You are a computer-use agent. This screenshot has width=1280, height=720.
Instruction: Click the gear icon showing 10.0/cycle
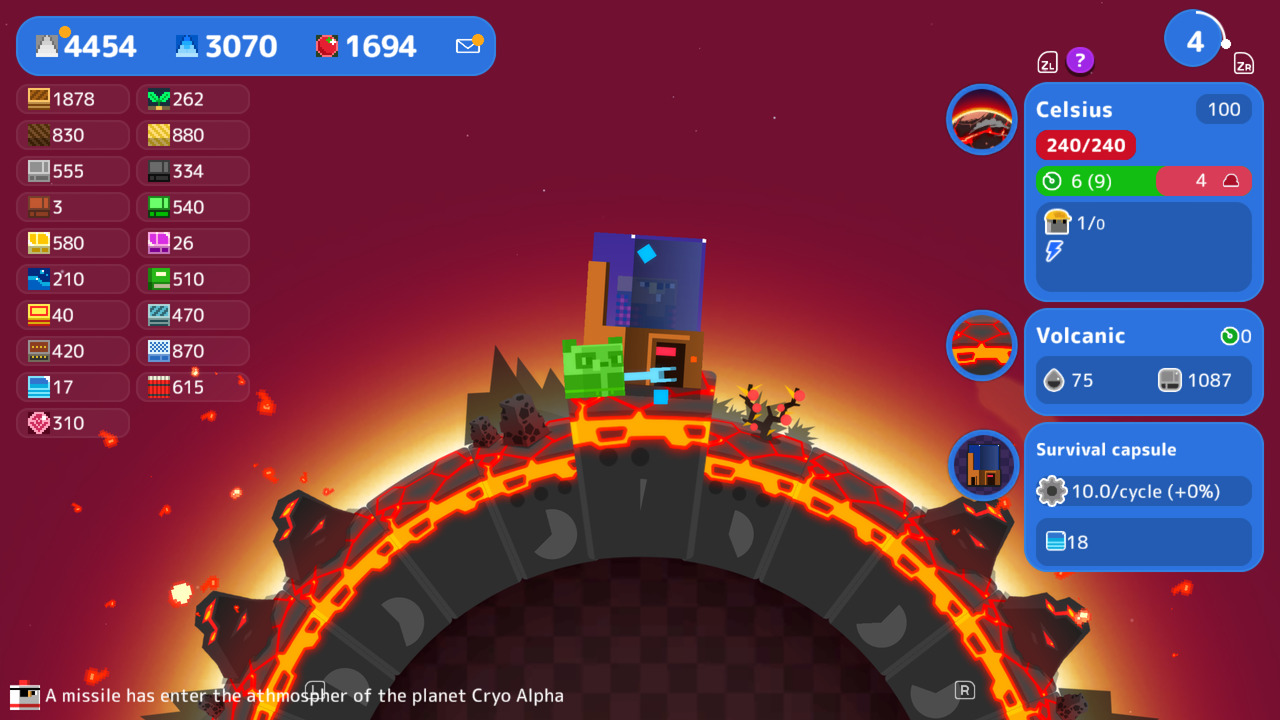point(1050,491)
